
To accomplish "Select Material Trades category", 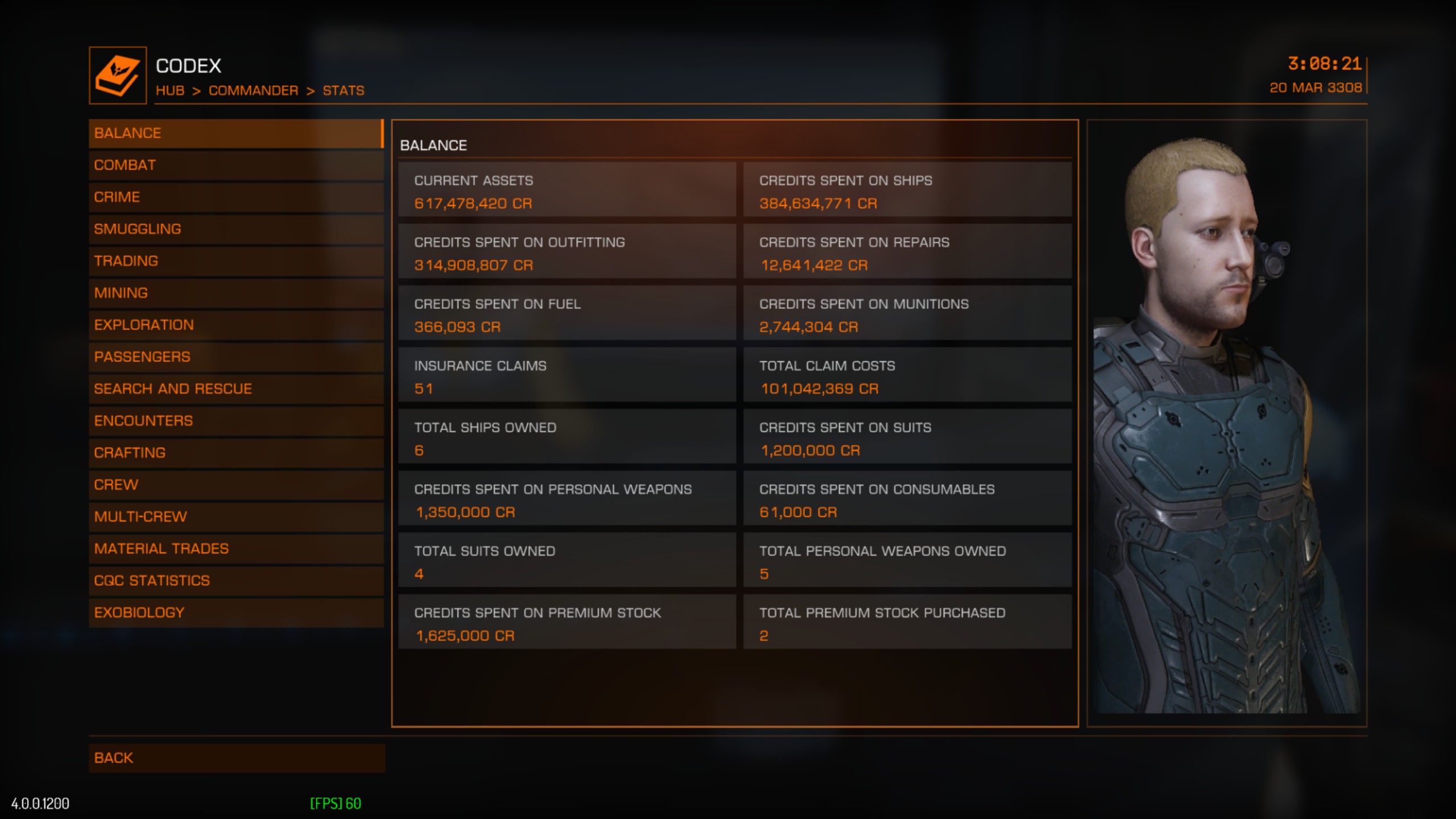I will pyautogui.click(x=235, y=548).
